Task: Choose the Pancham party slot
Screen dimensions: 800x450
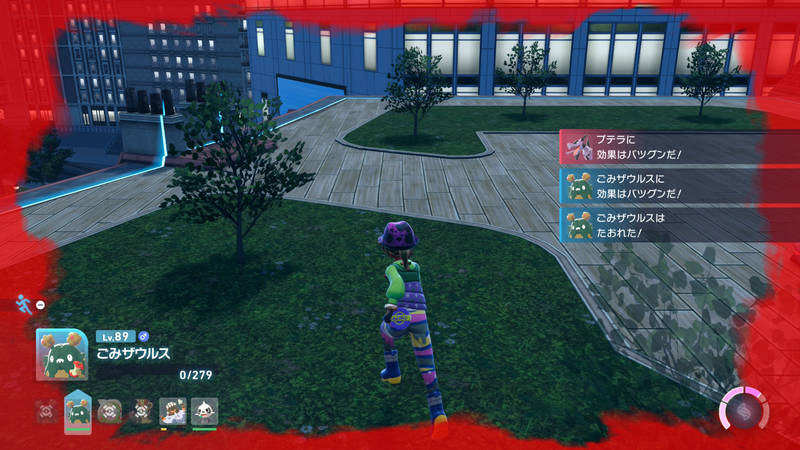Action: click(x=204, y=411)
